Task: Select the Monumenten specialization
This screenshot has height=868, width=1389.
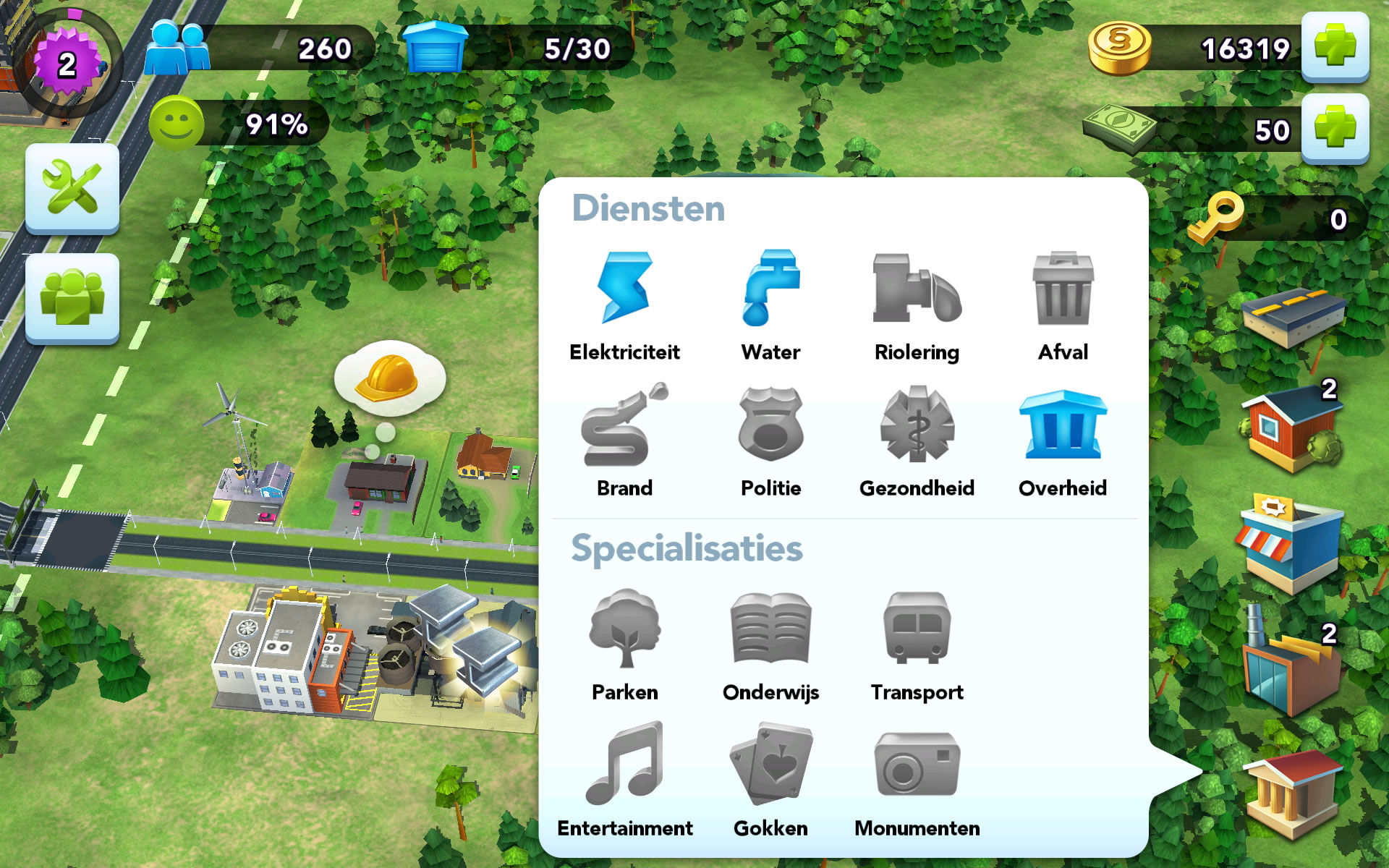Action: [x=917, y=763]
